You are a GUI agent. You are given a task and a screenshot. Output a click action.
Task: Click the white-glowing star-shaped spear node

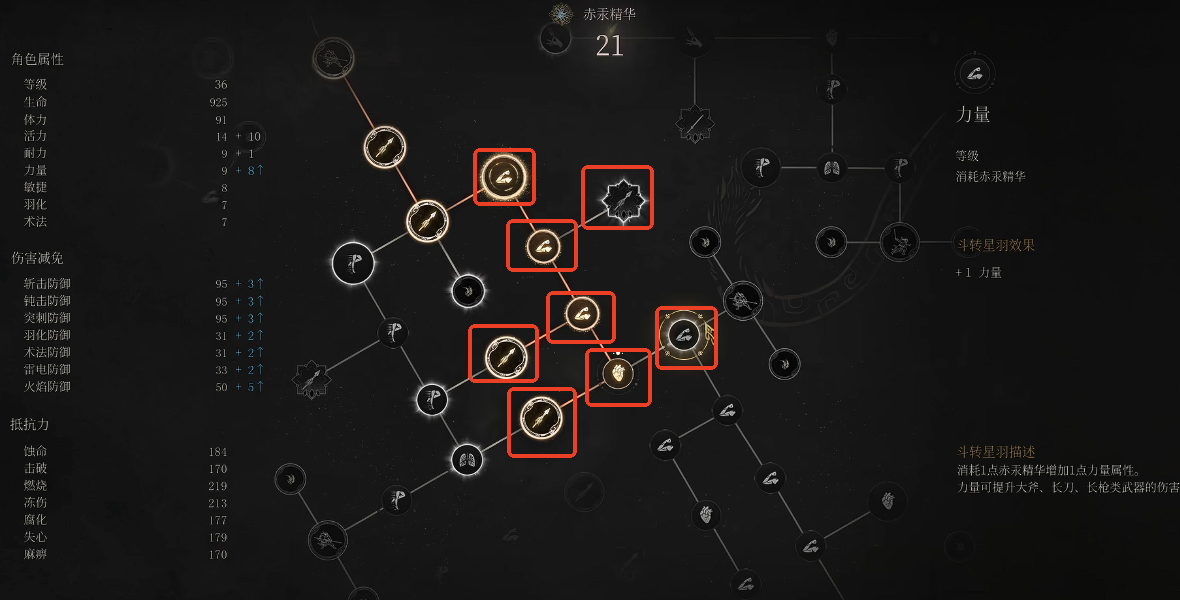coord(617,198)
